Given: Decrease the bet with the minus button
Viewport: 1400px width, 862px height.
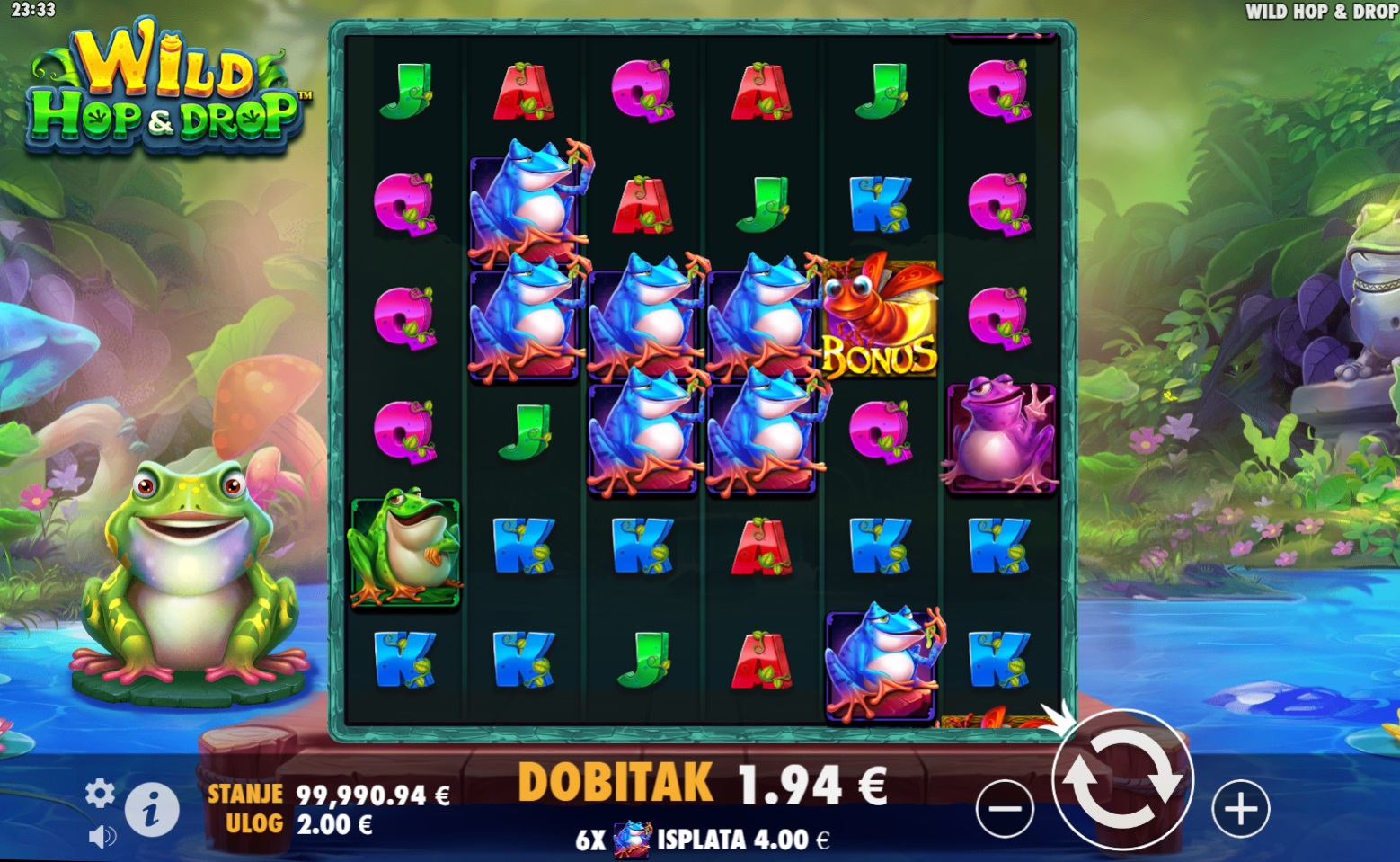Looking at the screenshot, I should [1004, 809].
